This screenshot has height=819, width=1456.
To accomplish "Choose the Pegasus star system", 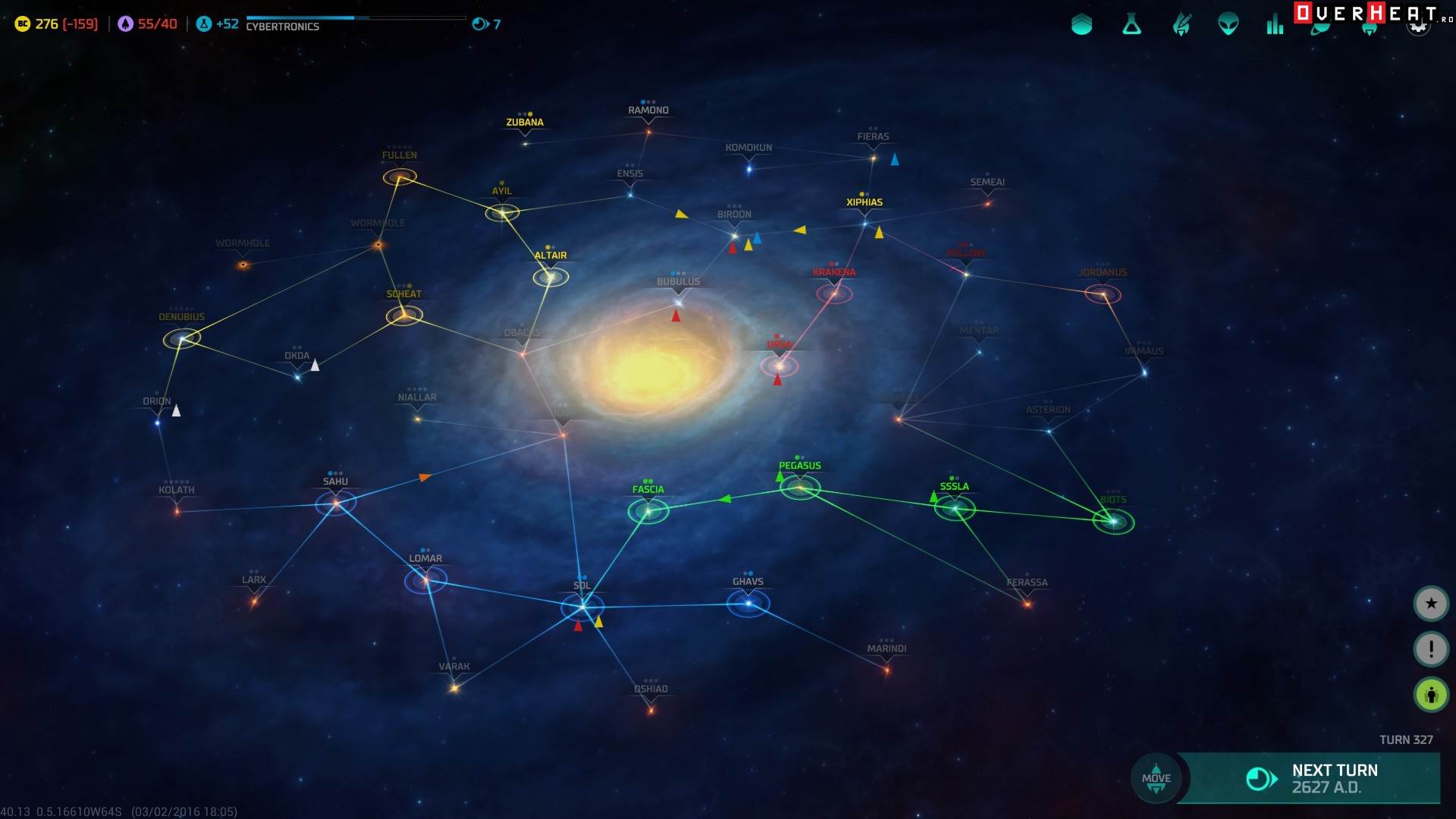I will [800, 488].
